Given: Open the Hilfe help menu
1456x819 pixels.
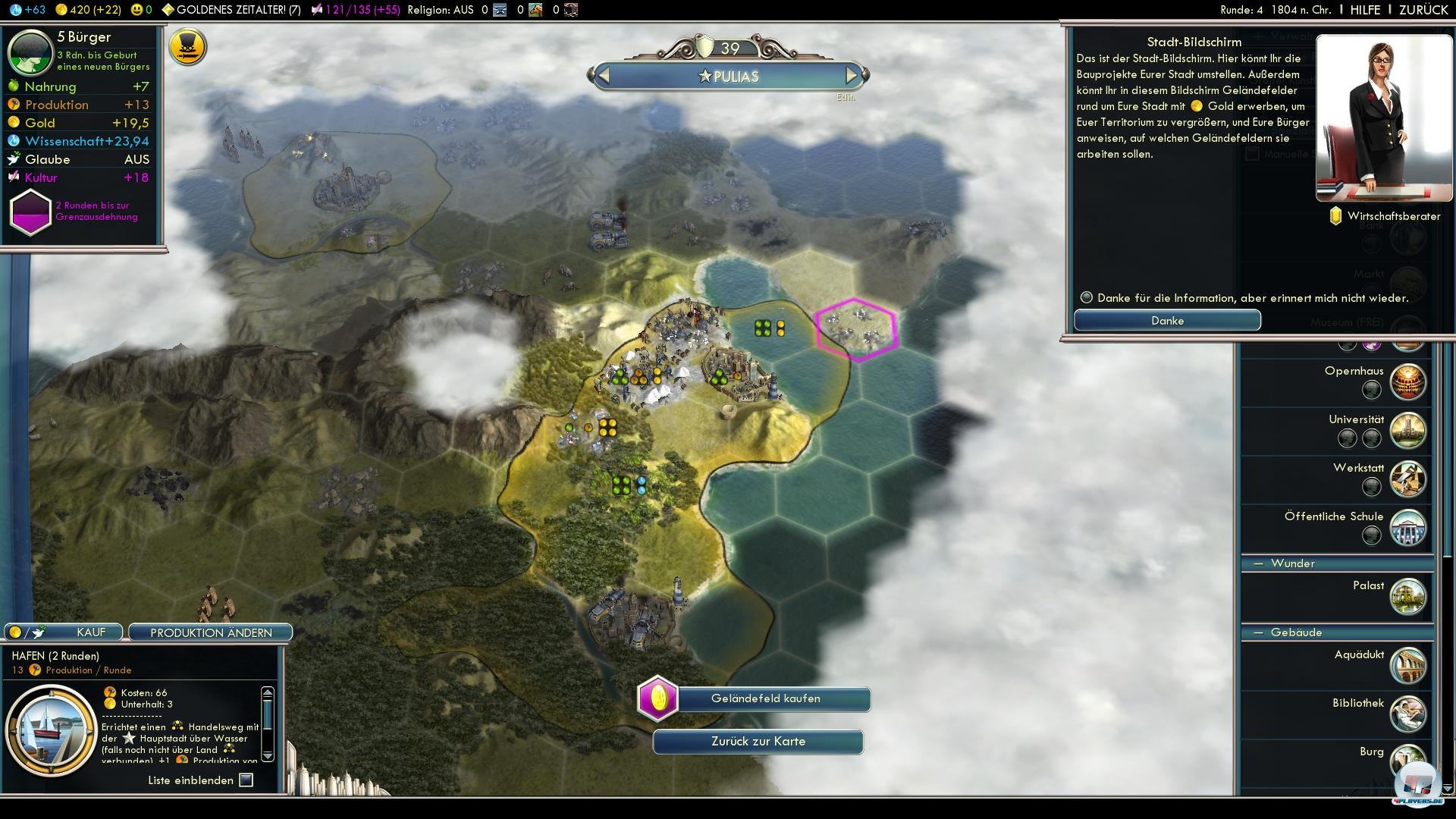Looking at the screenshot, I should [1365, 10].
